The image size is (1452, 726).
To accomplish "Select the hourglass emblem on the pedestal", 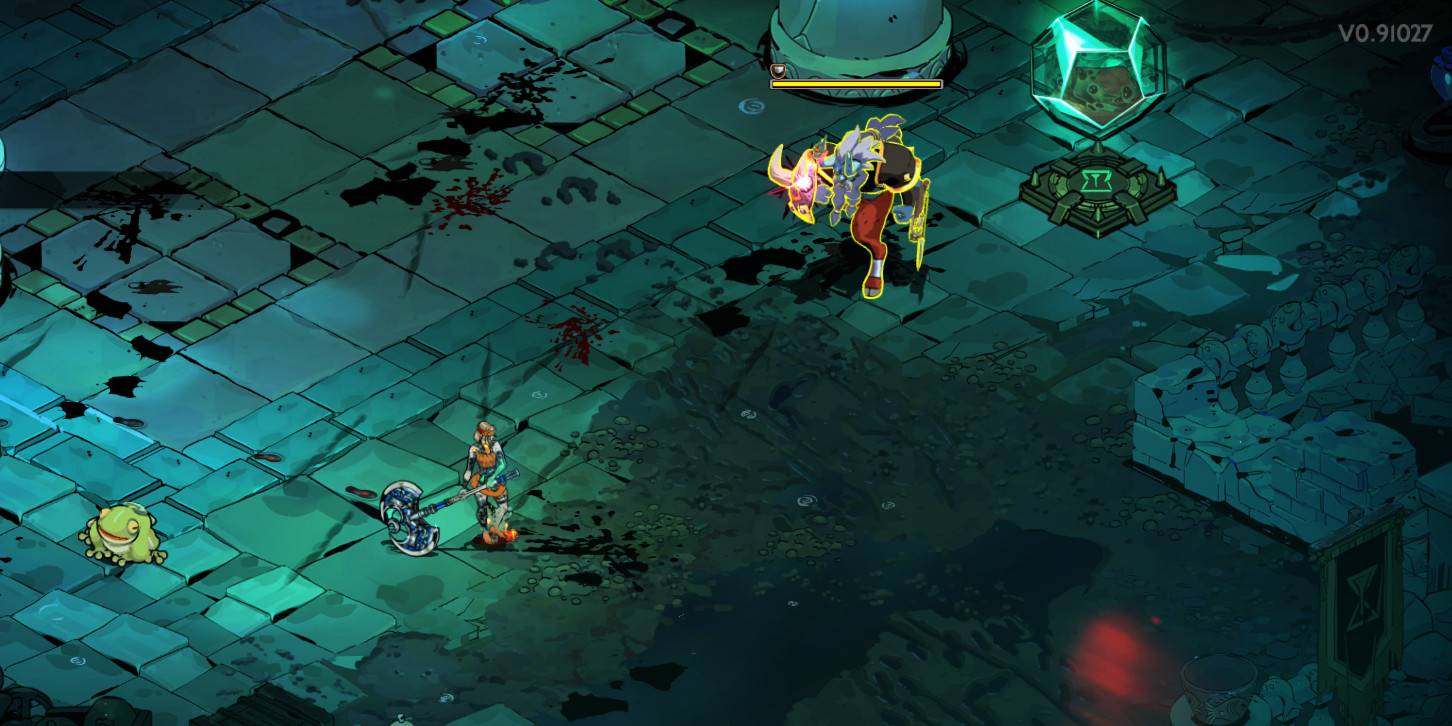I will pyautogui.click(x=1096, y=180).
